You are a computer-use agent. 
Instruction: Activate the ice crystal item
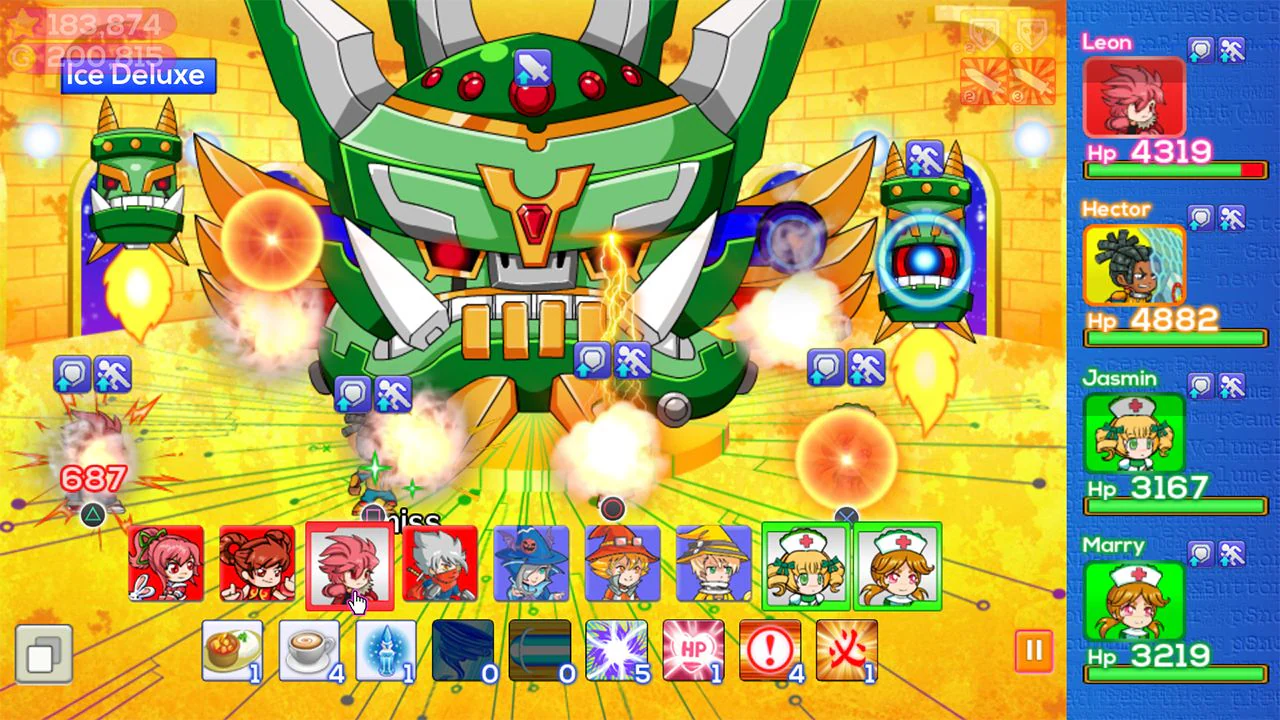point(387,649)
